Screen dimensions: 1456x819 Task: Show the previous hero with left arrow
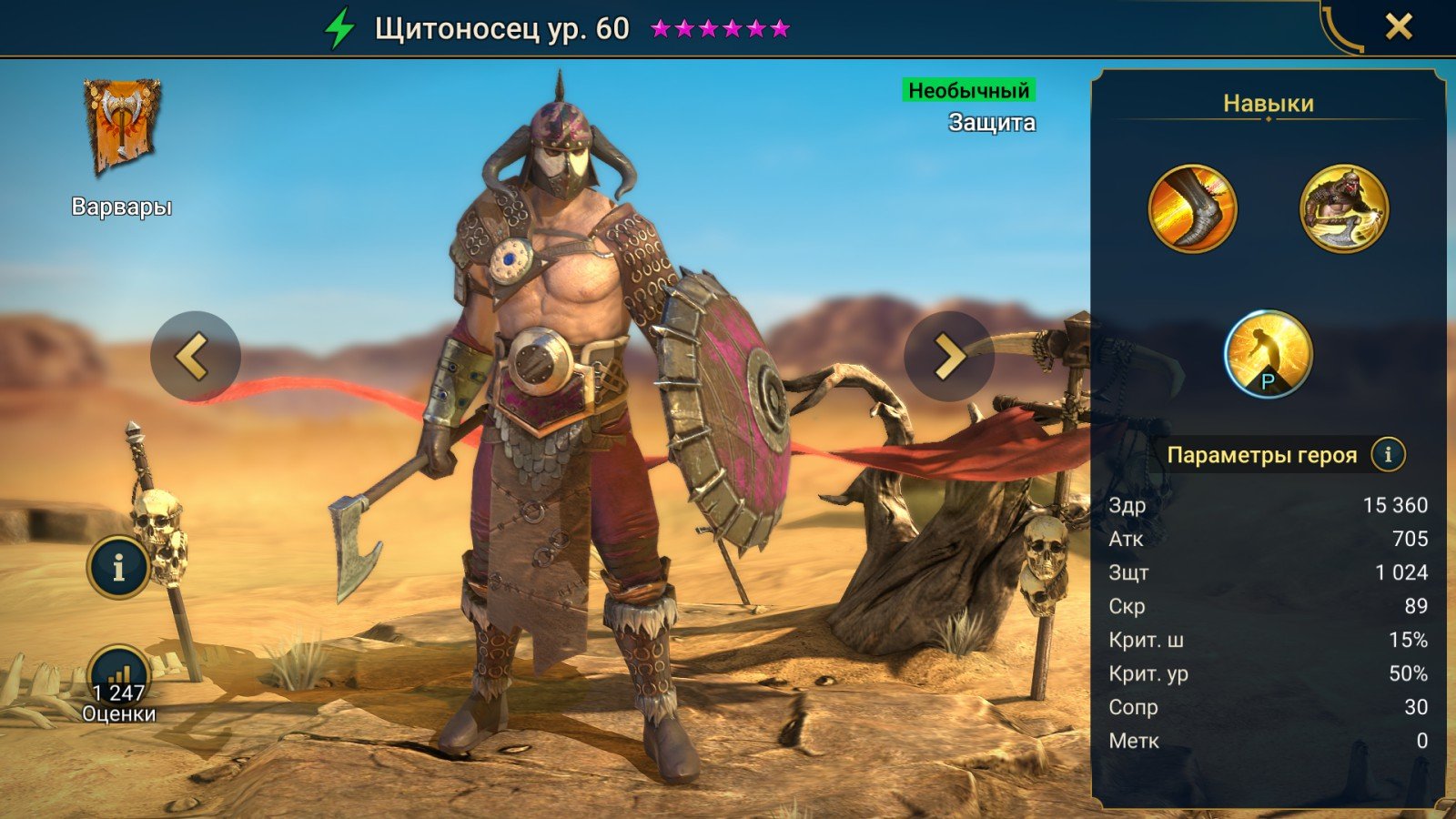click(x=195, y=356)
